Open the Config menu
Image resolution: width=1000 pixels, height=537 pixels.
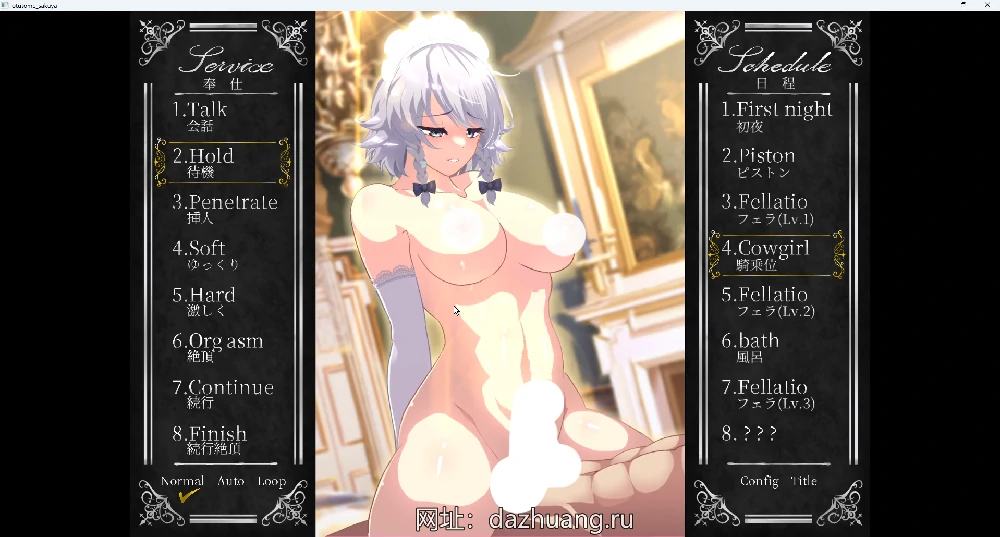759,481
